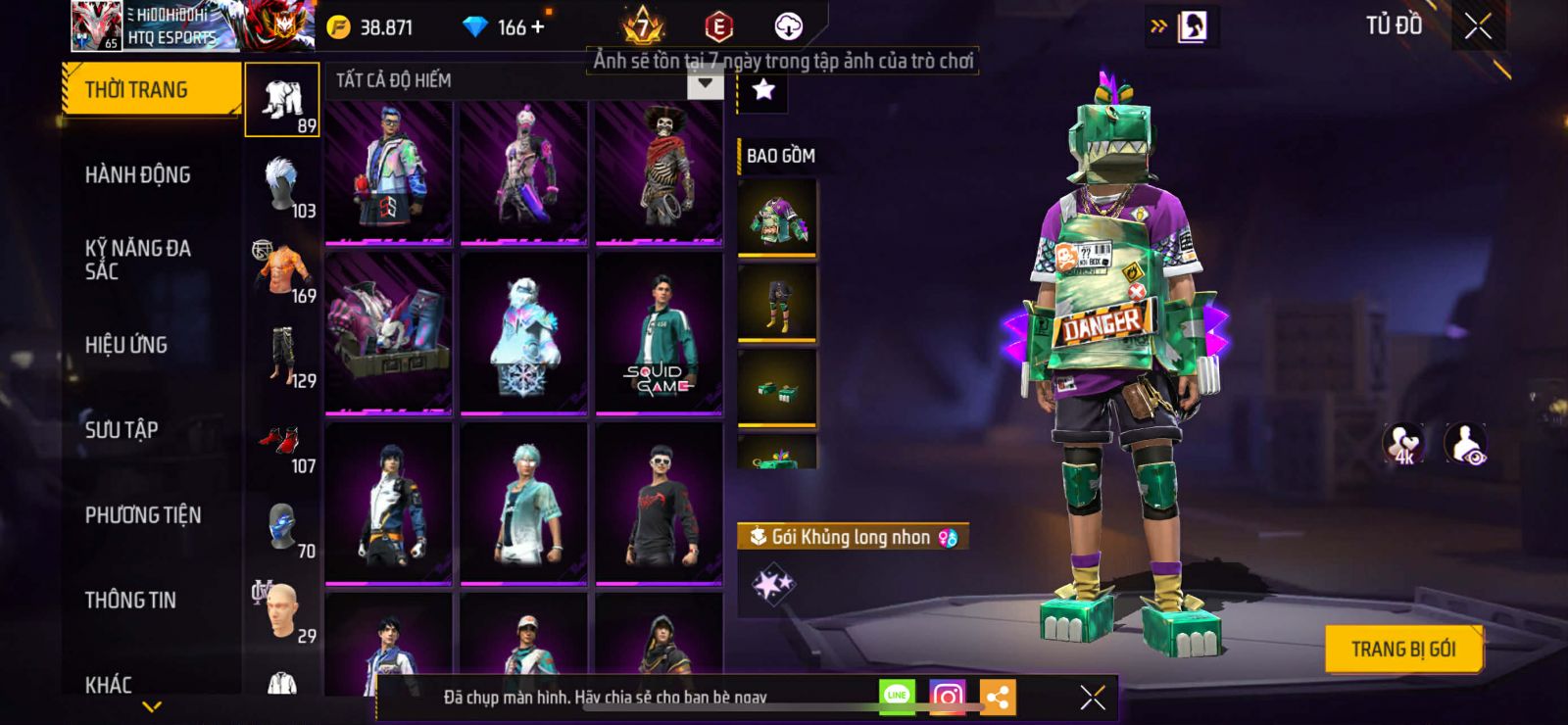Click the star favorites filter button
Viewport: 1568px width, 725px height.
pos(763,91)
